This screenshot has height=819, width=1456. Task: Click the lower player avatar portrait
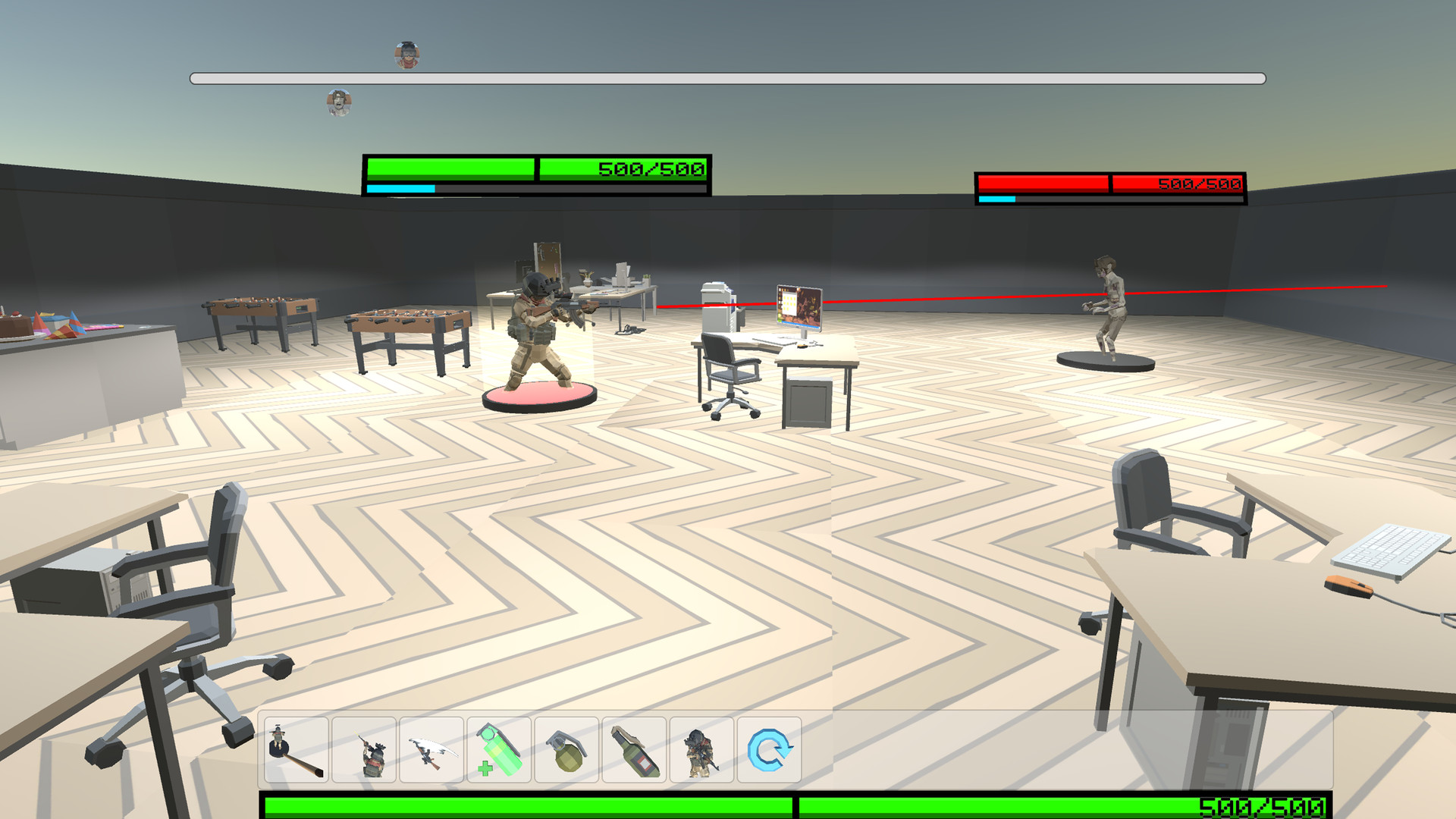338,102
